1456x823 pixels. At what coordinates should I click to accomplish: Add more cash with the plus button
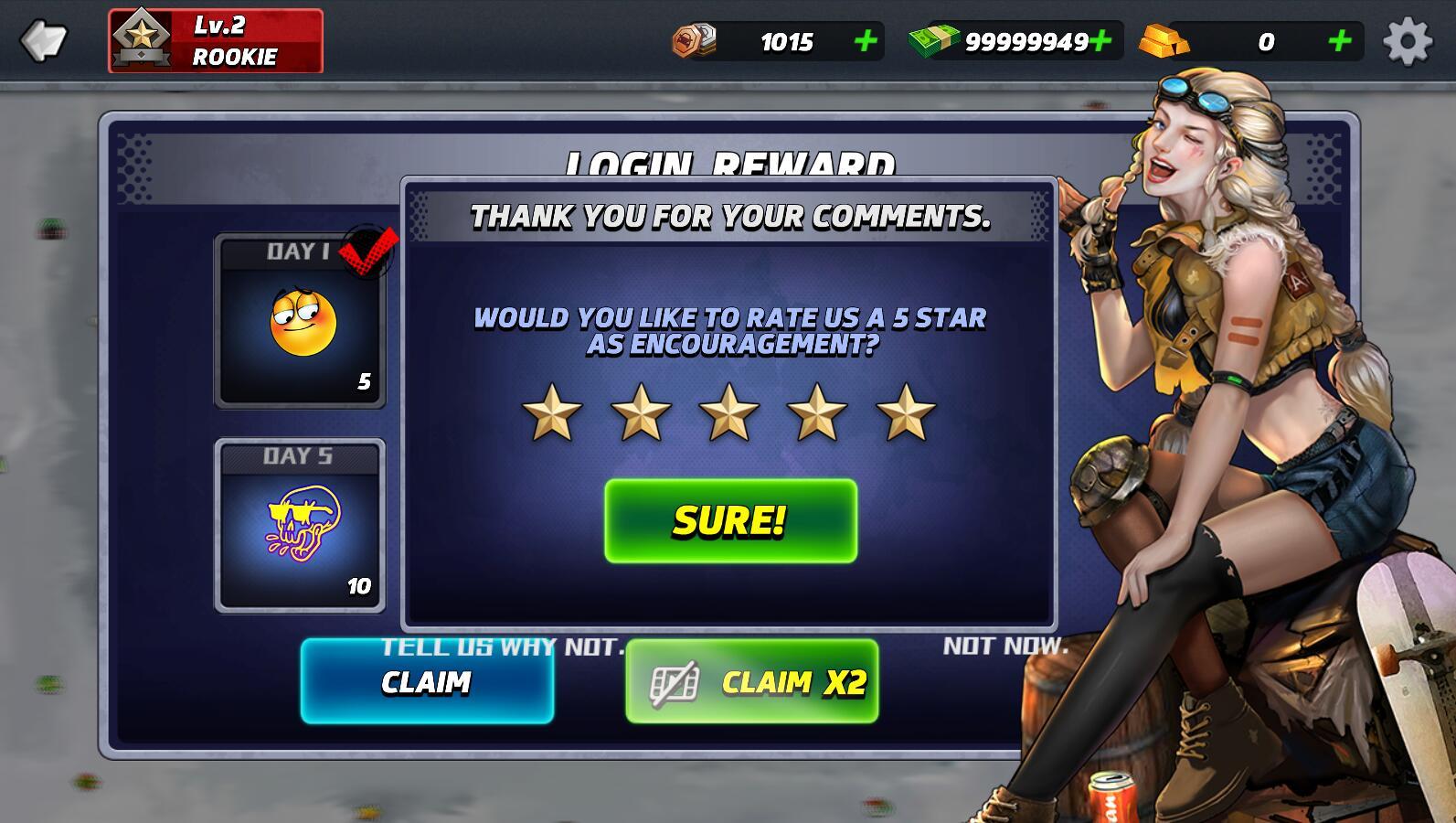tap(1101, 41)
